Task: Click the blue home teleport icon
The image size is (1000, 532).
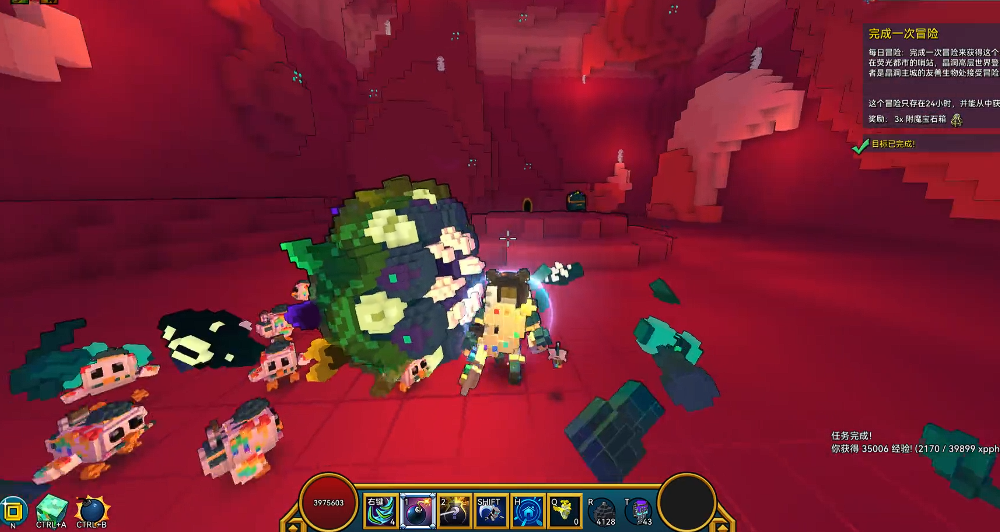Action: tap(526, 510)
